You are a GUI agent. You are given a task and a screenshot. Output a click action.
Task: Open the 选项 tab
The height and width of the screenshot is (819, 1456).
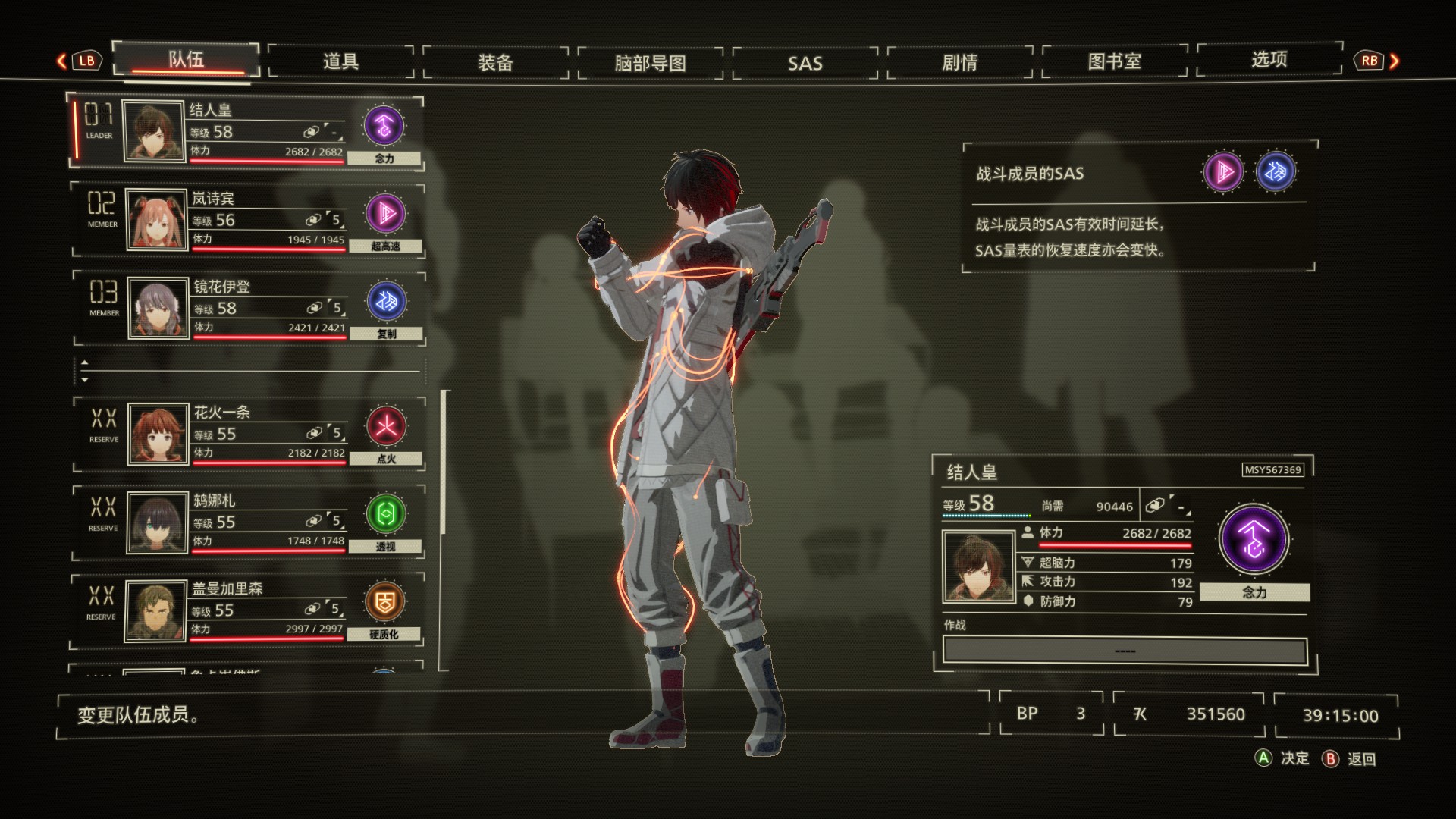coord(1269,60)
